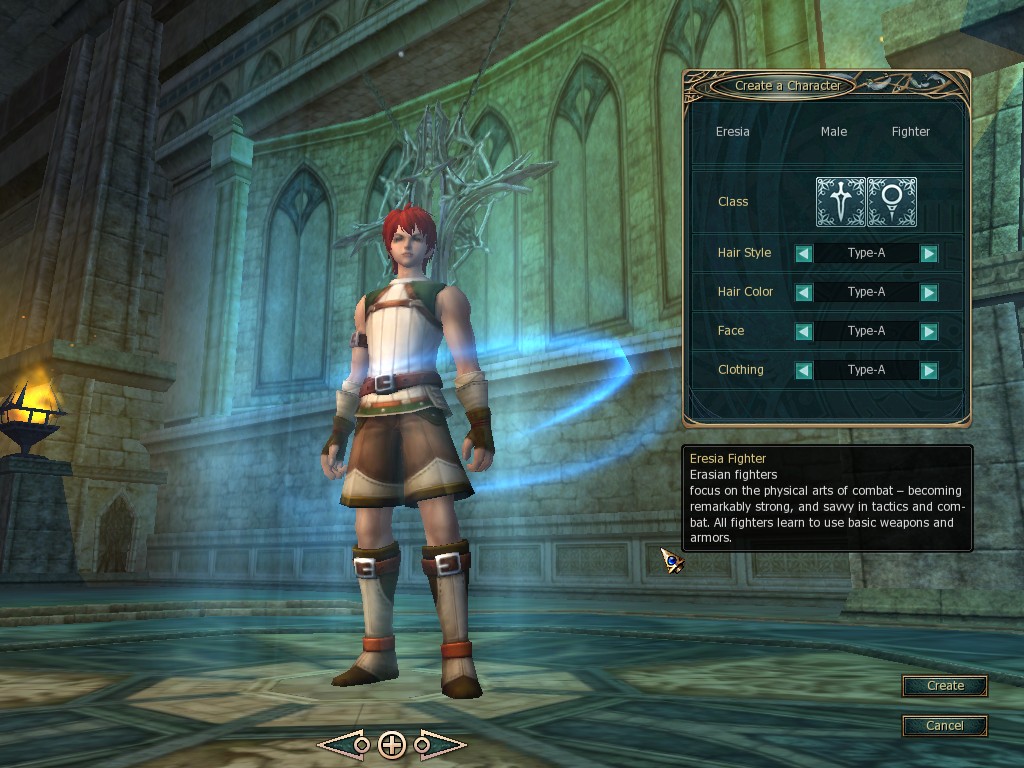Select the Fighter class sword icon
The image size is (1024, 768).
tap(840, 202)
